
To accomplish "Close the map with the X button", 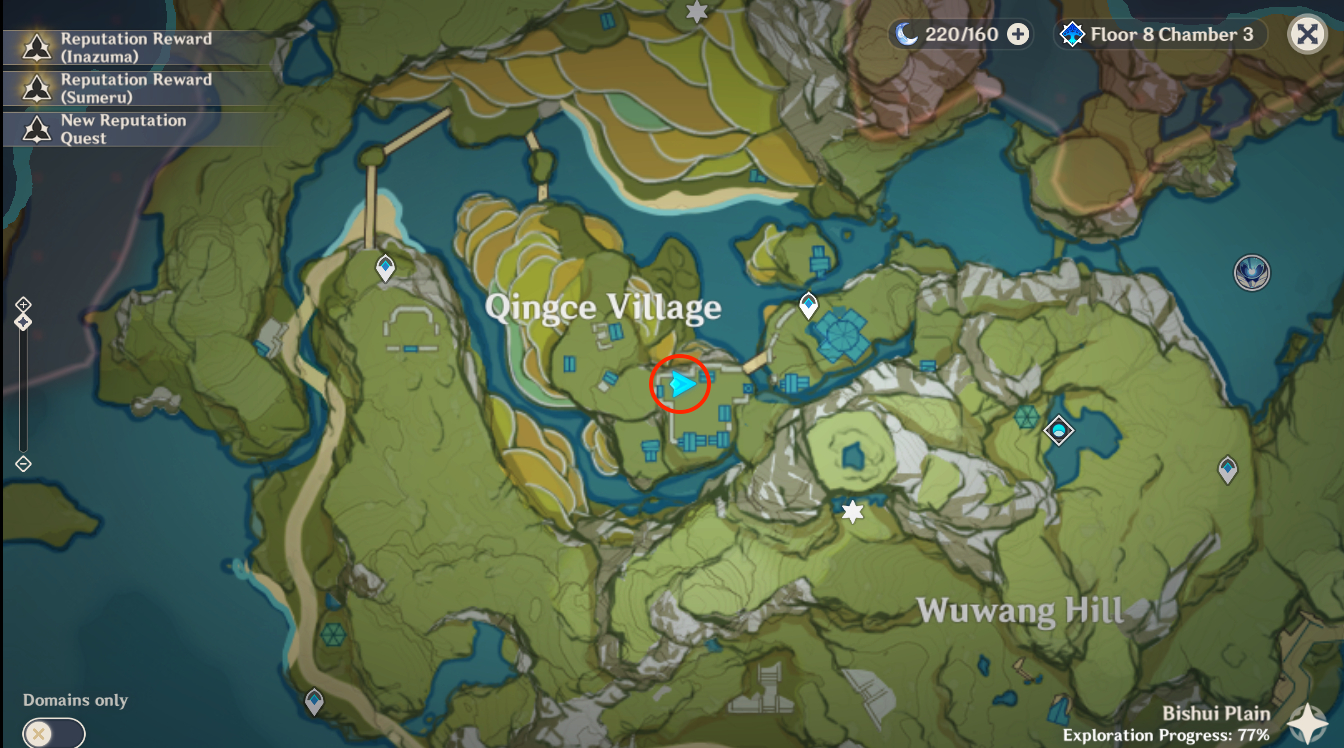I will pyautogui.click(x=1307, y=34).
